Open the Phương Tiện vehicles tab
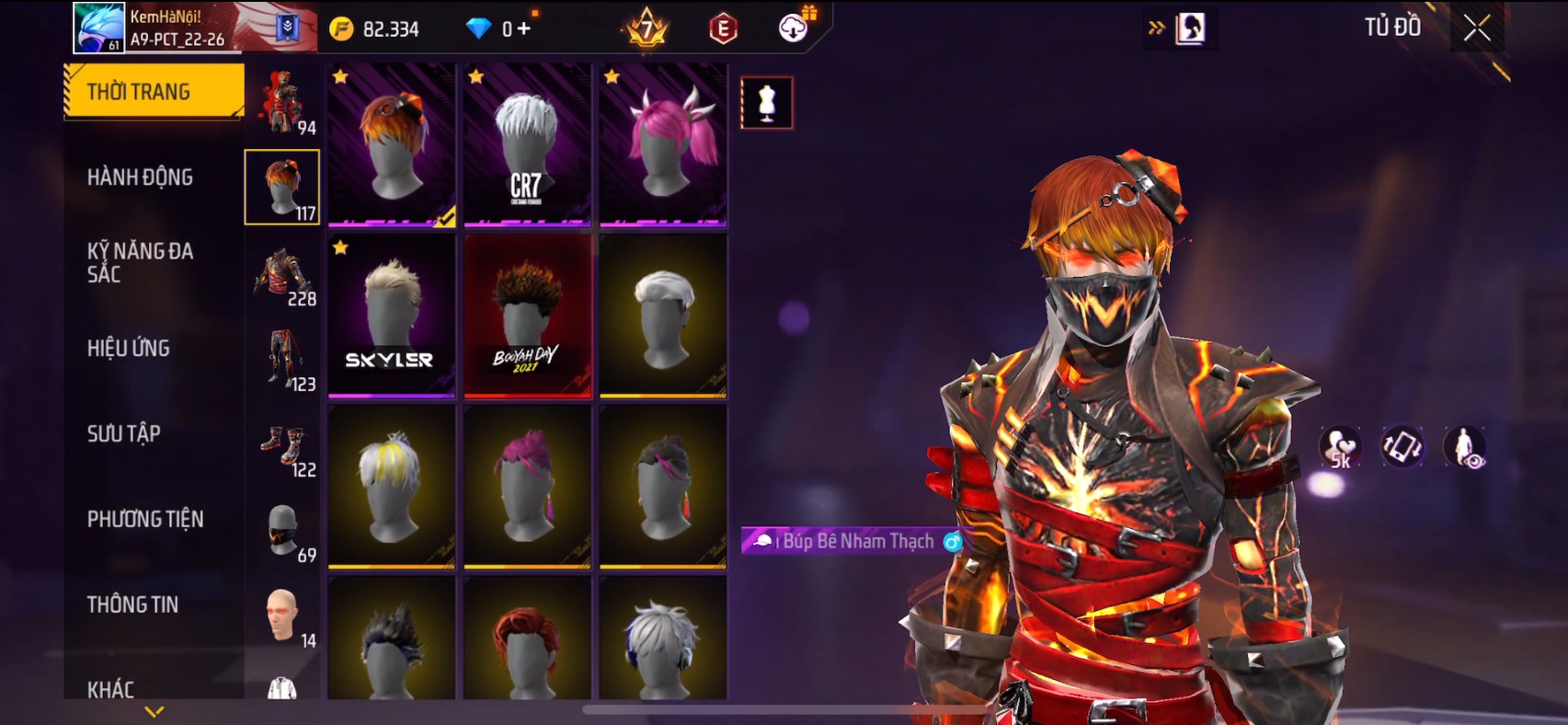The height and width of the screenshot is (725, 1568). click(145, 519)
